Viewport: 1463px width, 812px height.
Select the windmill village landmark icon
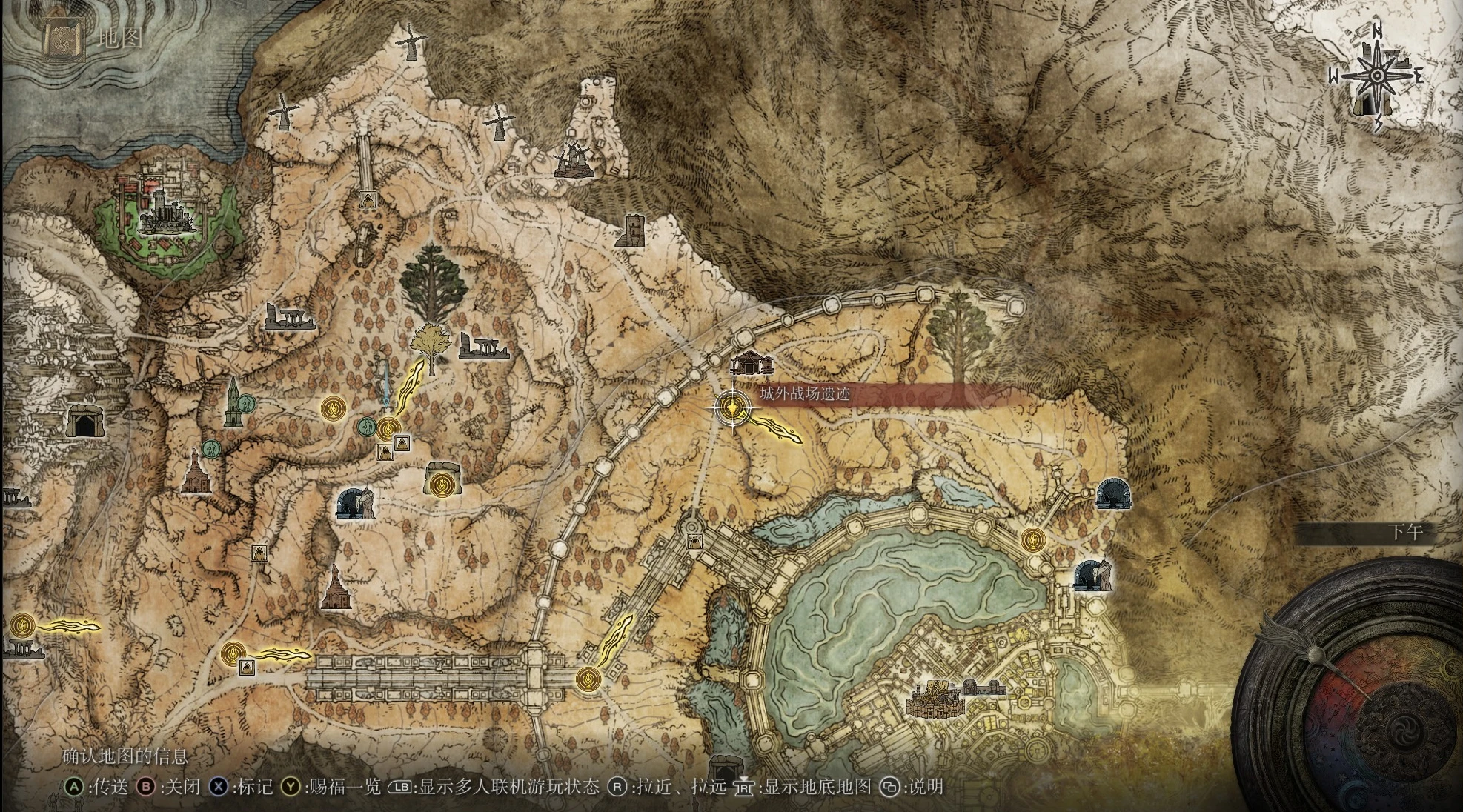coord(573,160)
